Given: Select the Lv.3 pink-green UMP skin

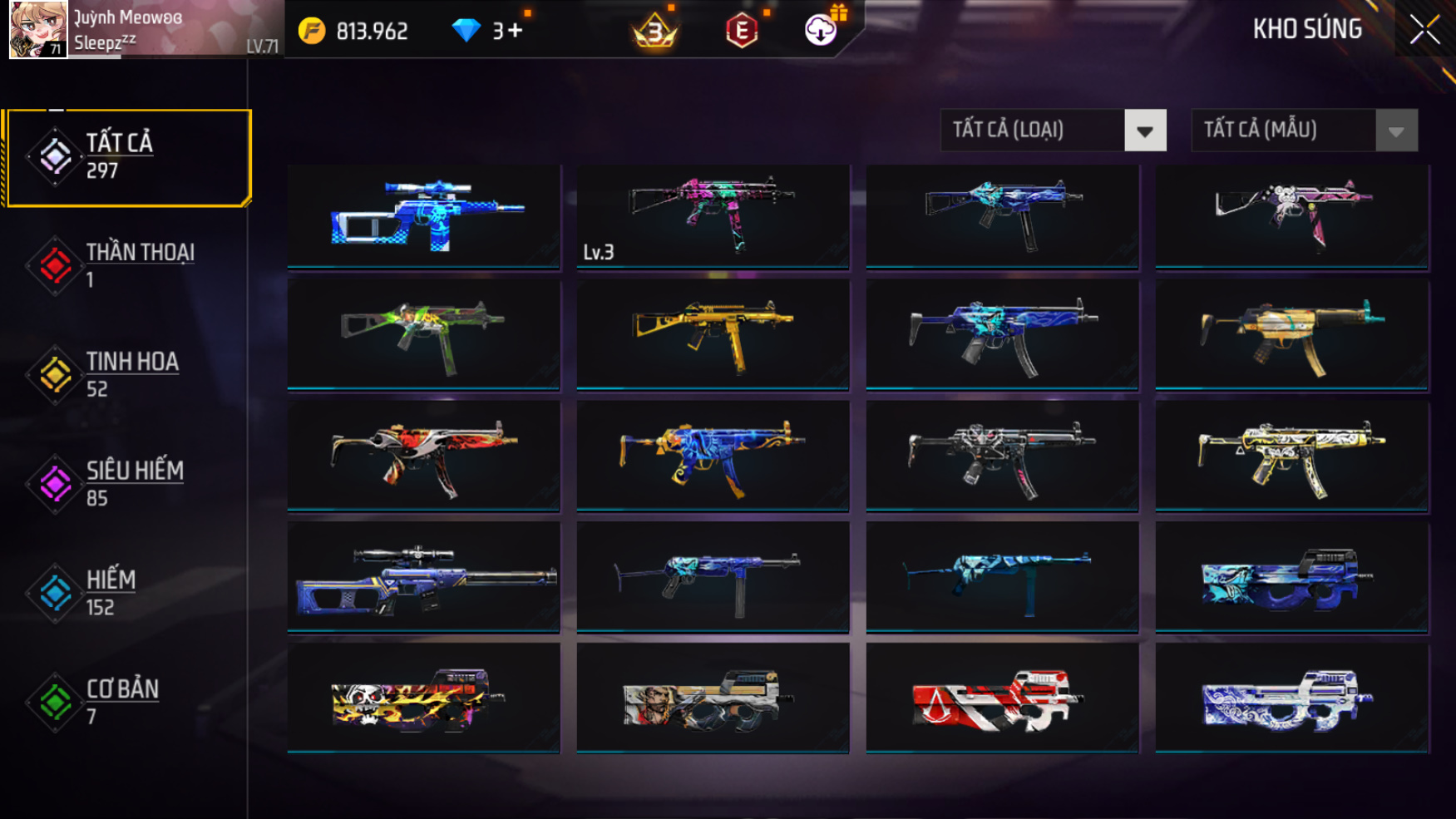Looking at the screenshot, I should coord(713,216).
